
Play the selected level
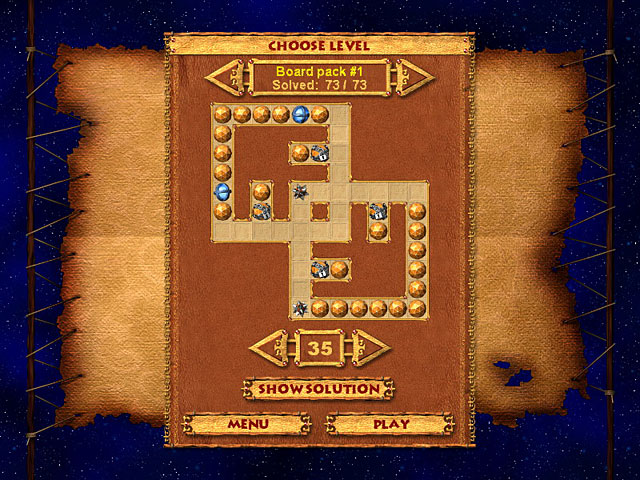[x=391, y=423]
